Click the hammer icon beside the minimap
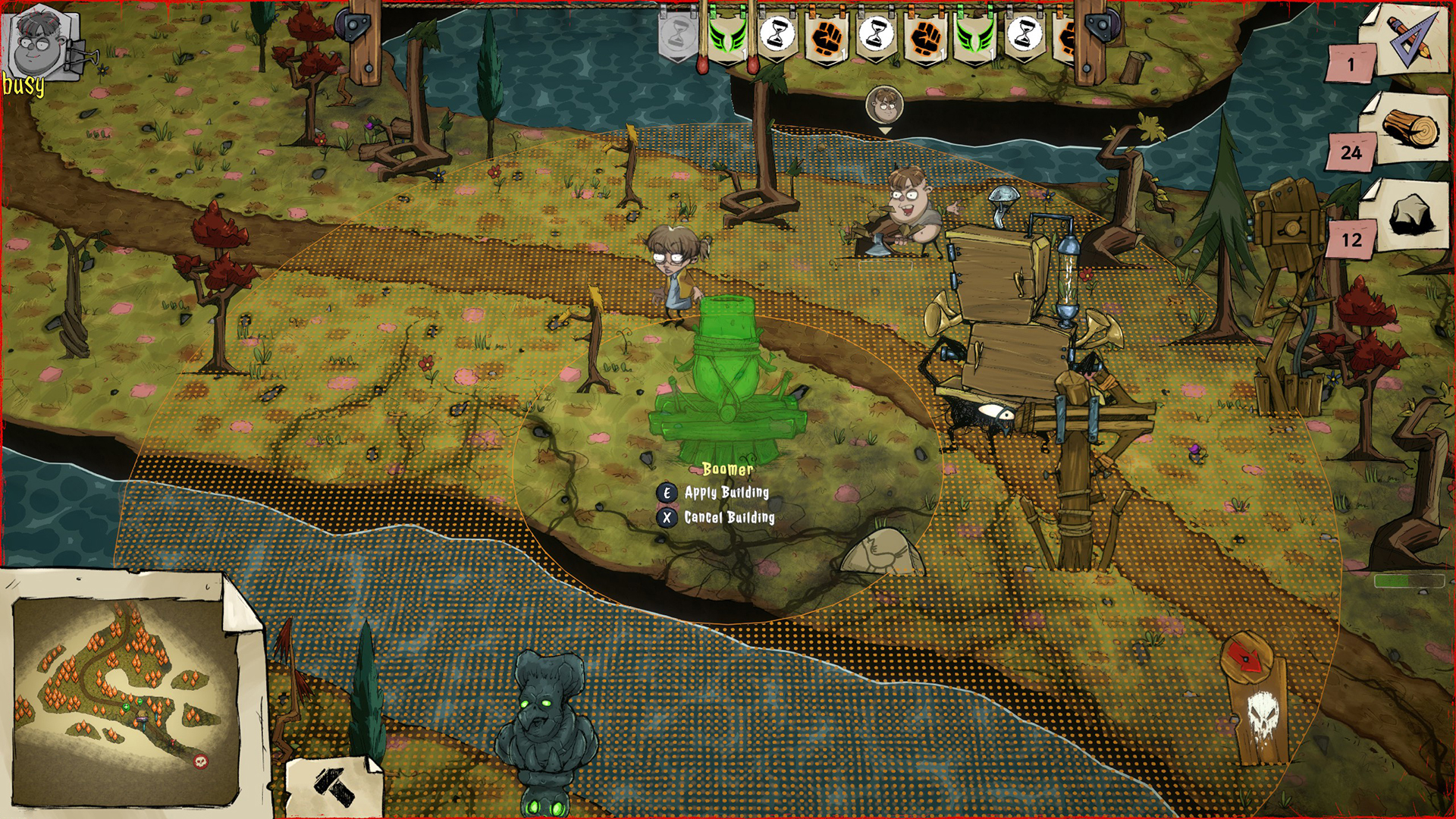This screenshot has width=1456, height=819. 334,785
